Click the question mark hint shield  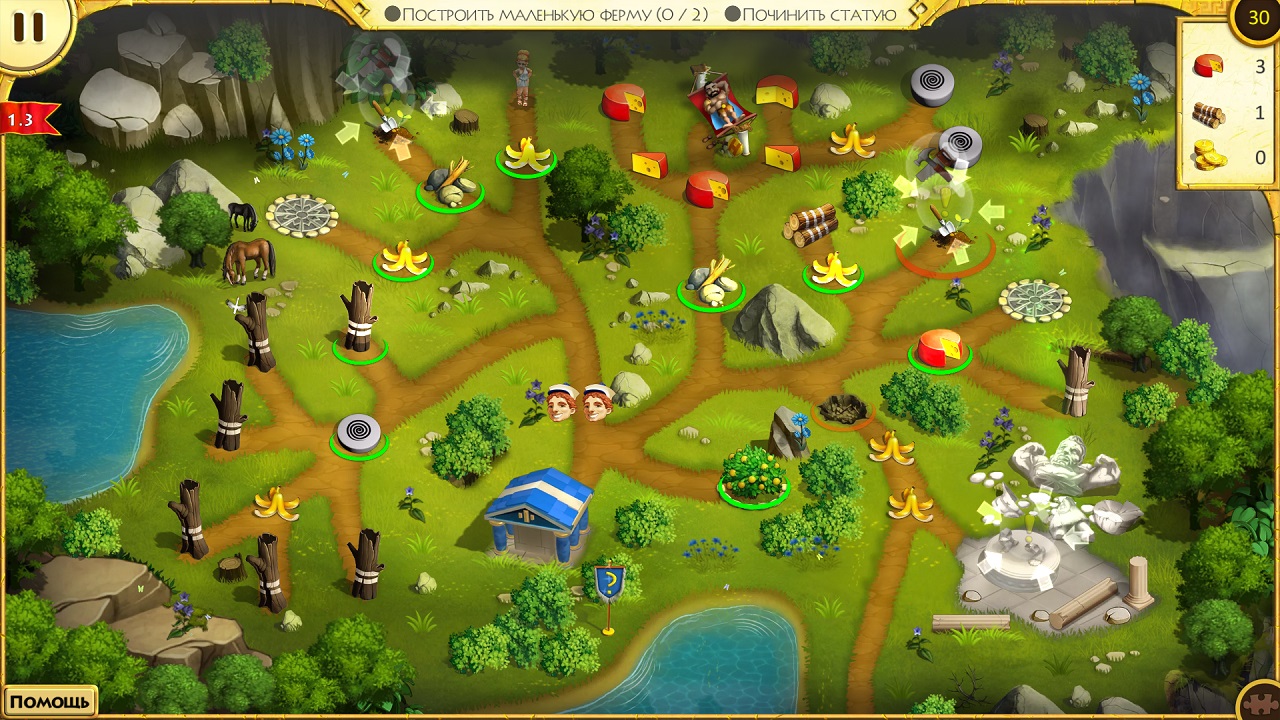pyautogui.click(x=609, y=582)
